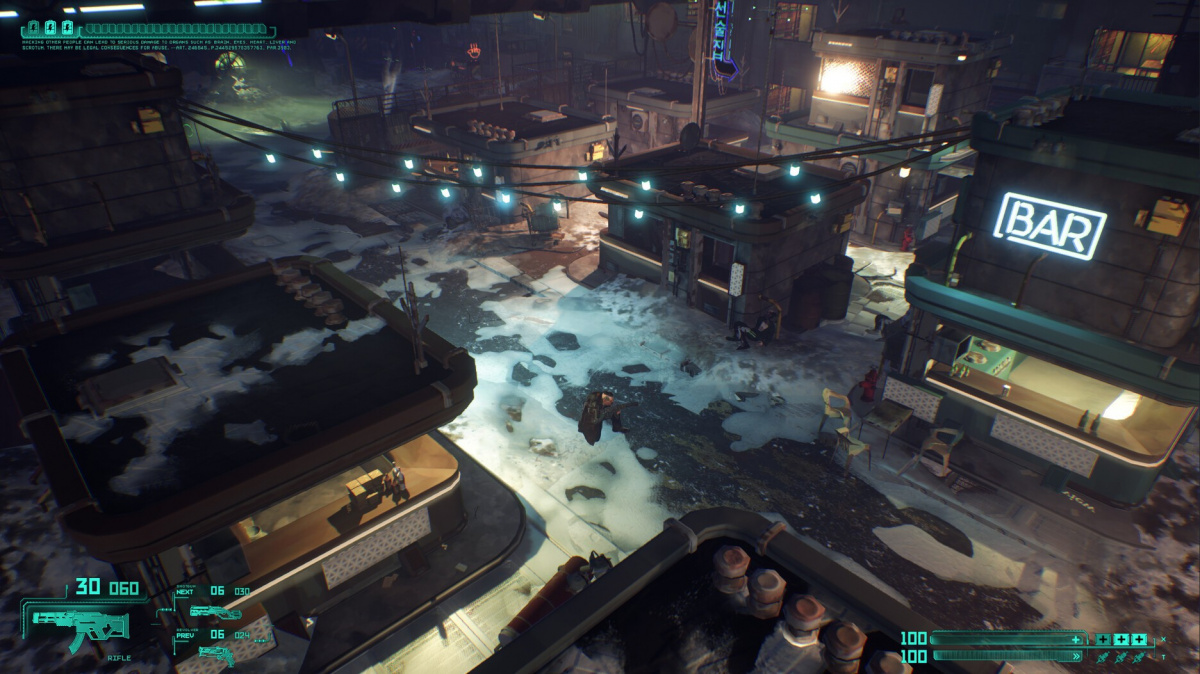Switch to the previous weapon, the revolver

point(214,652)
